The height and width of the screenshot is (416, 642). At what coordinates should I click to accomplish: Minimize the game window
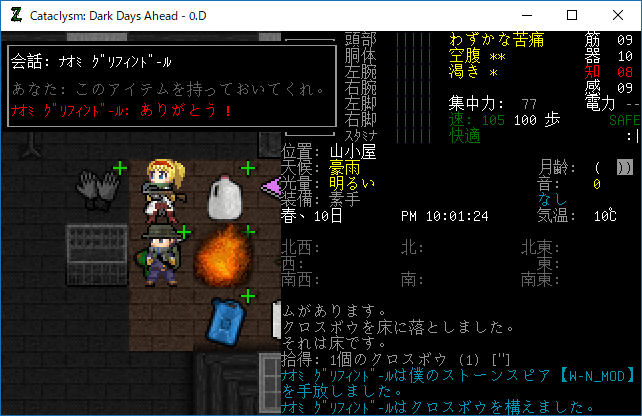coord(524,15)
